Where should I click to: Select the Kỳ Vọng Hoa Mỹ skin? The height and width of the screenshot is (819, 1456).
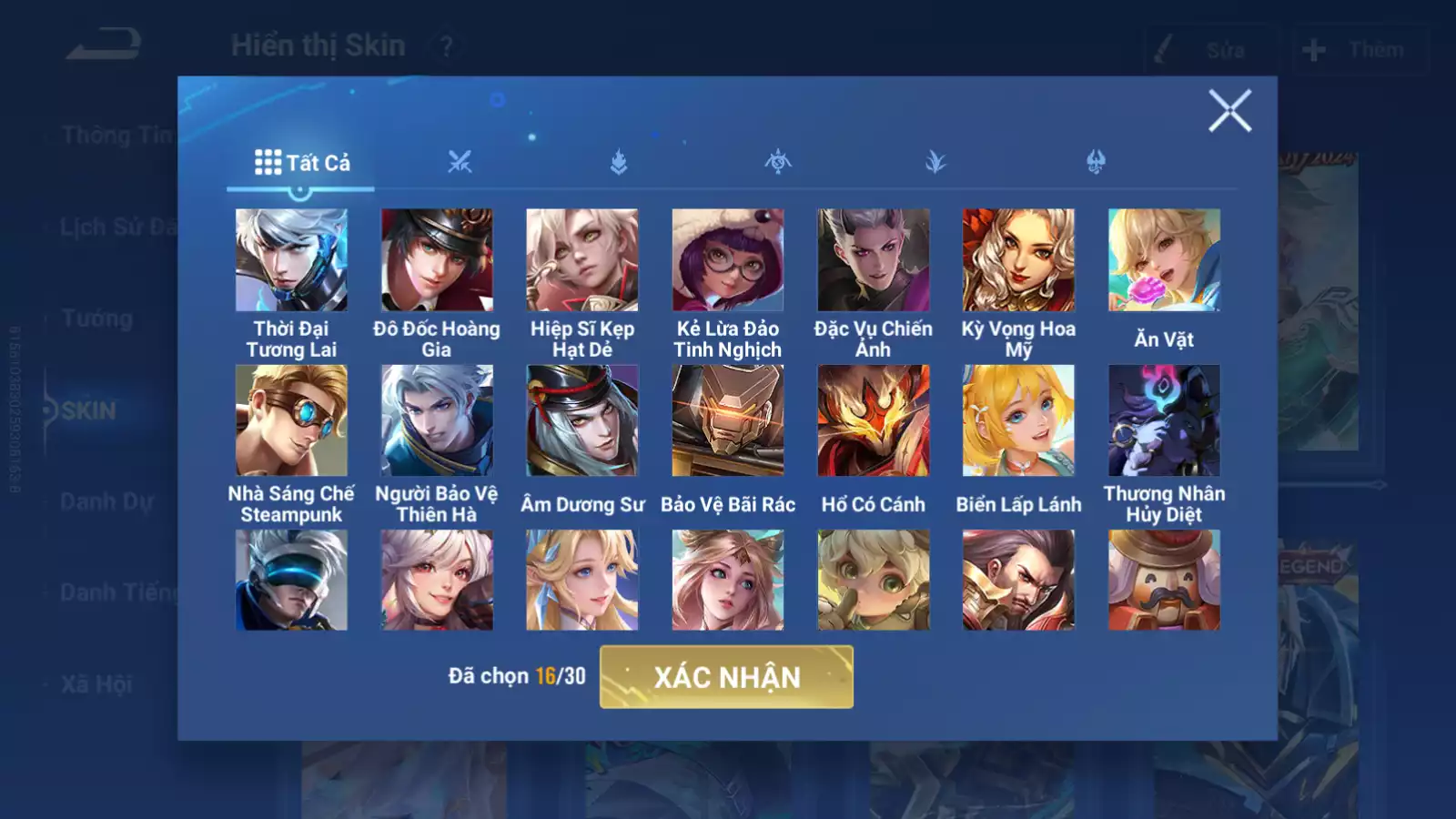(1018, 260)
